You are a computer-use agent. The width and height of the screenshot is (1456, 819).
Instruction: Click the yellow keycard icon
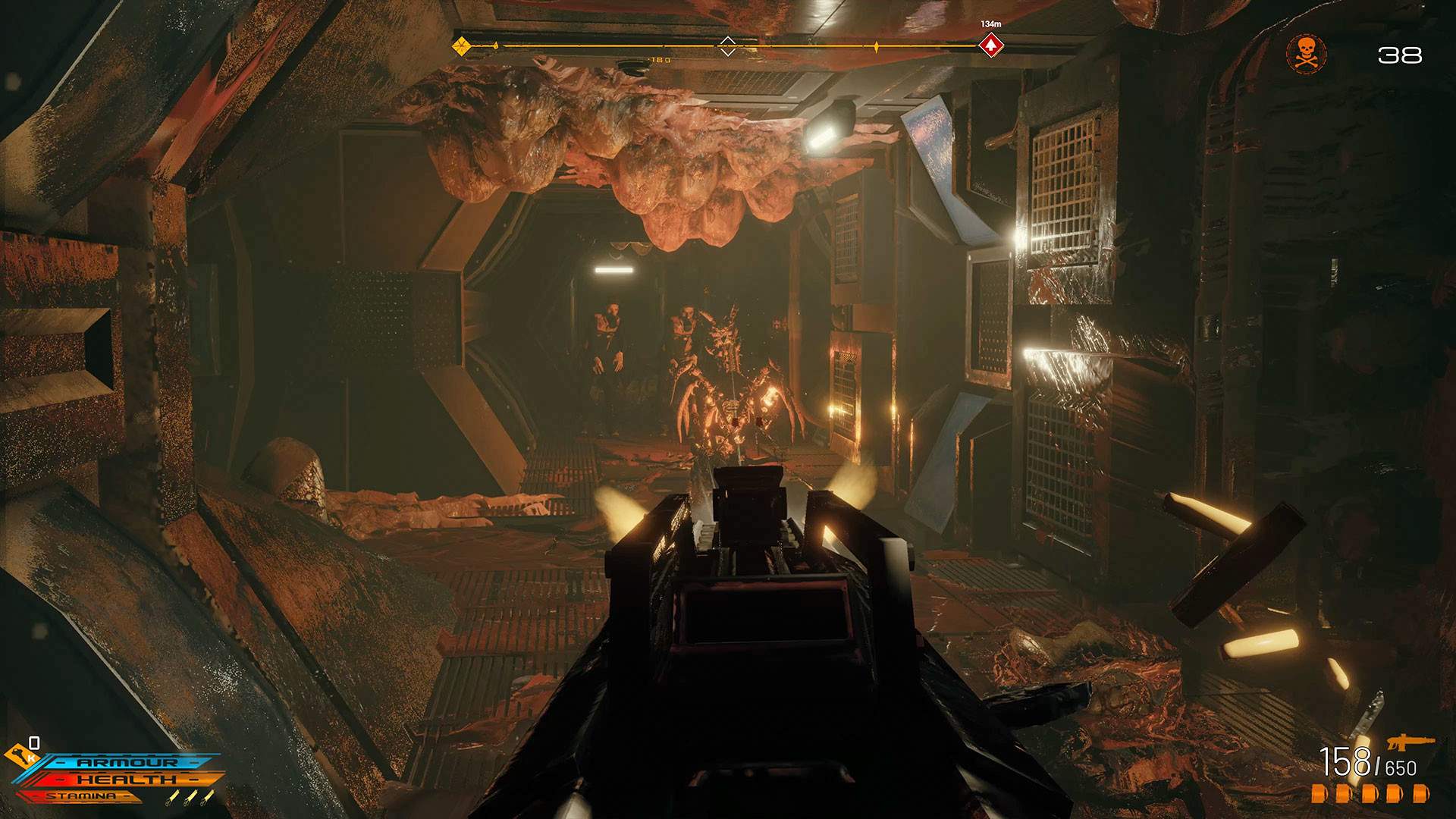pos(20,755)
